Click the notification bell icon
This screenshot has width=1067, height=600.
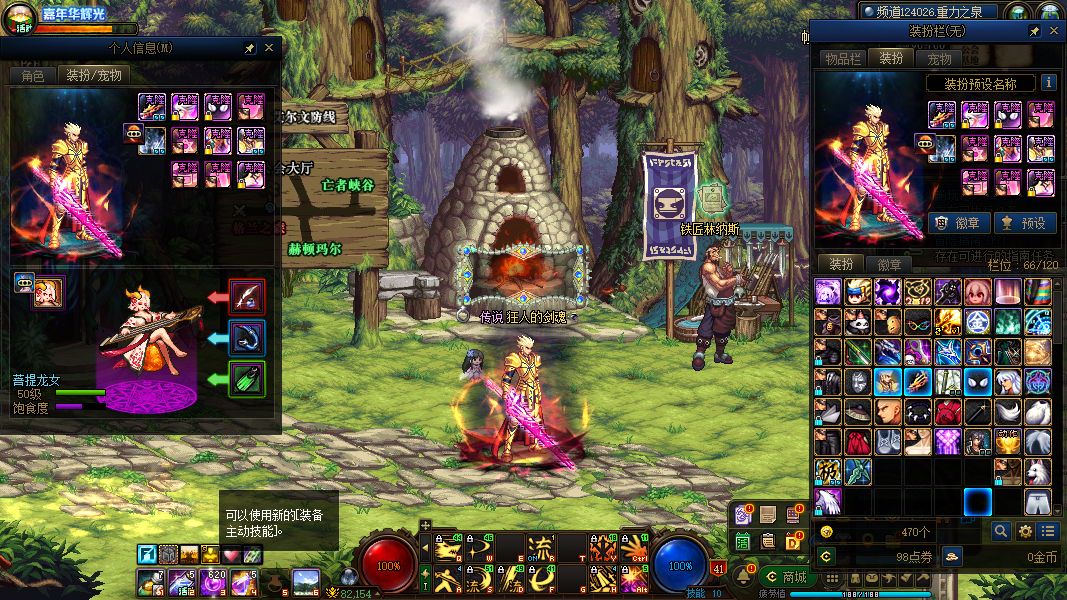tap(743, 576)
